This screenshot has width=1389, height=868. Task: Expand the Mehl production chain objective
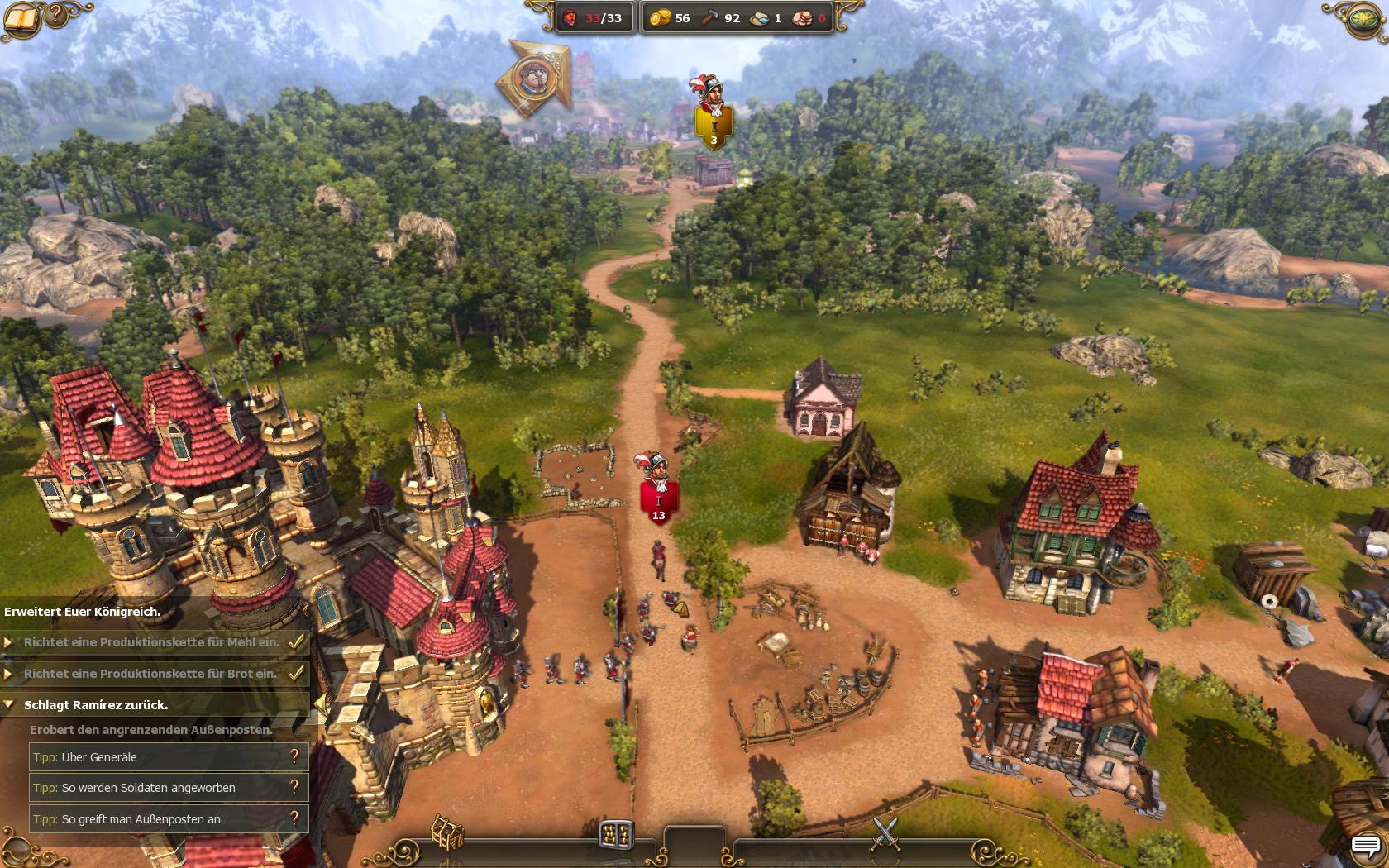(8, 642)
